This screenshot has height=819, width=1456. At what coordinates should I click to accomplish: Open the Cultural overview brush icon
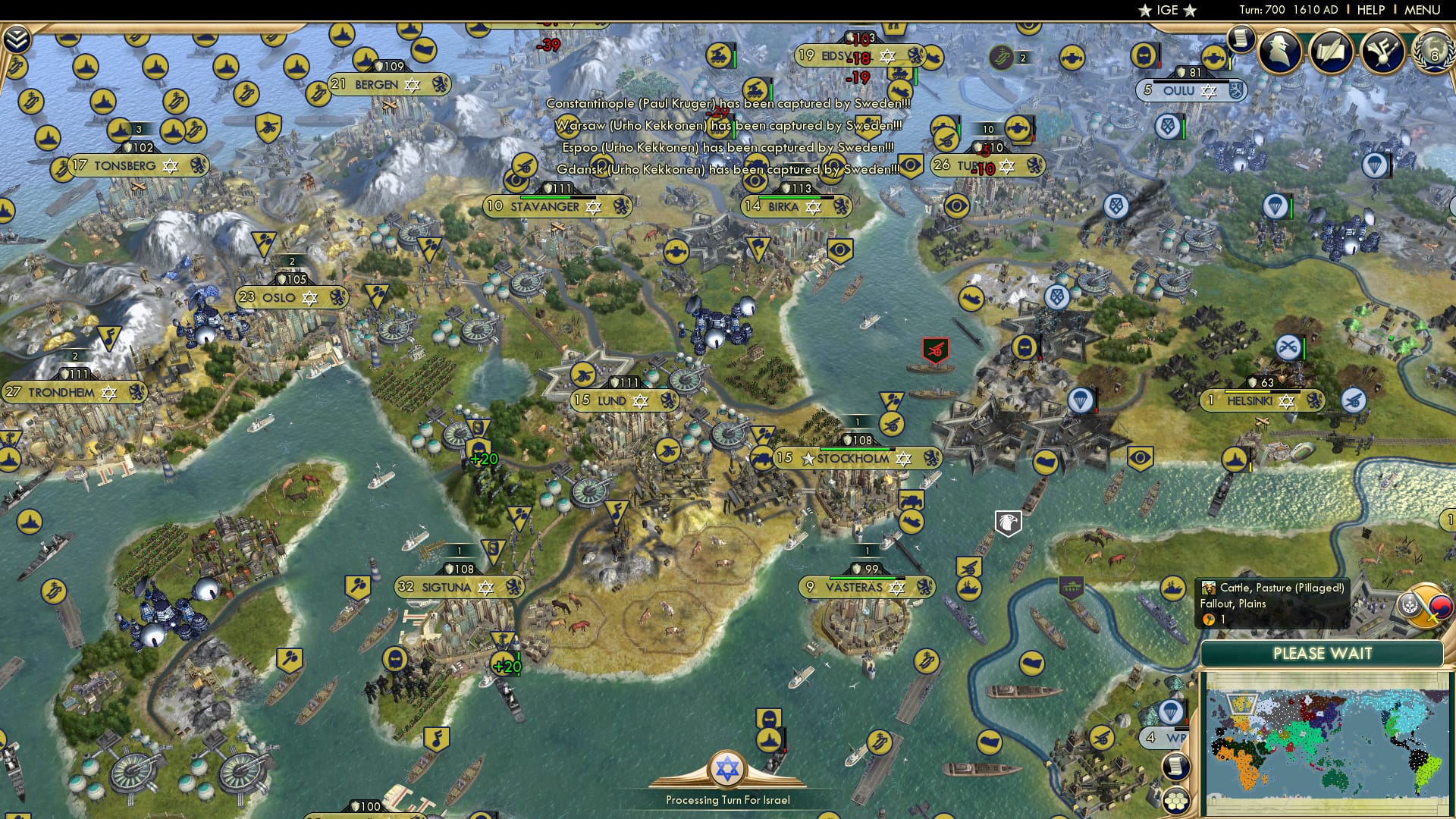click(1382, 52)
